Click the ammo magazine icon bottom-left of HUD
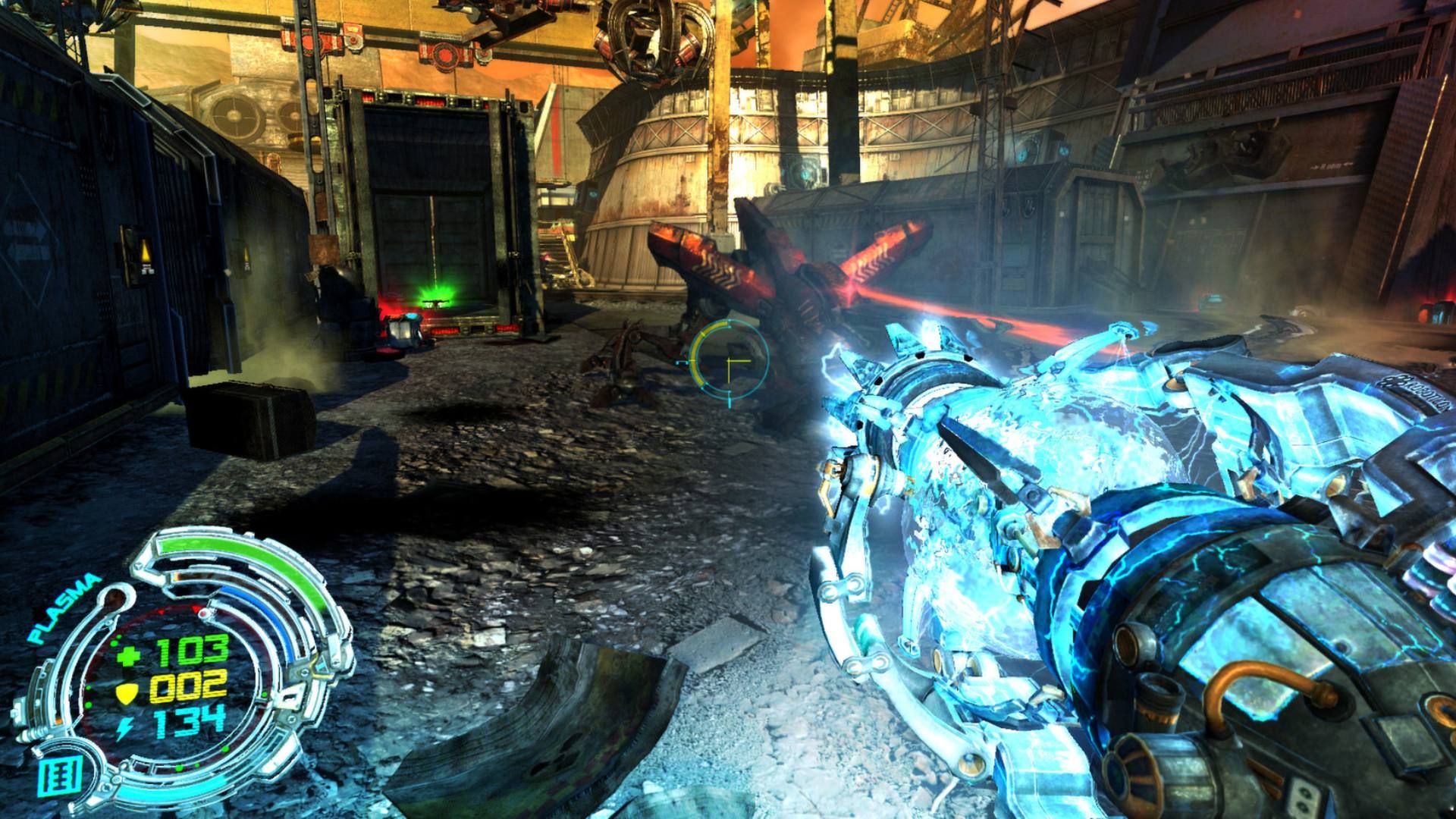Image resolution: width=1456 pixels, height=819 pixels. [58, 777]
